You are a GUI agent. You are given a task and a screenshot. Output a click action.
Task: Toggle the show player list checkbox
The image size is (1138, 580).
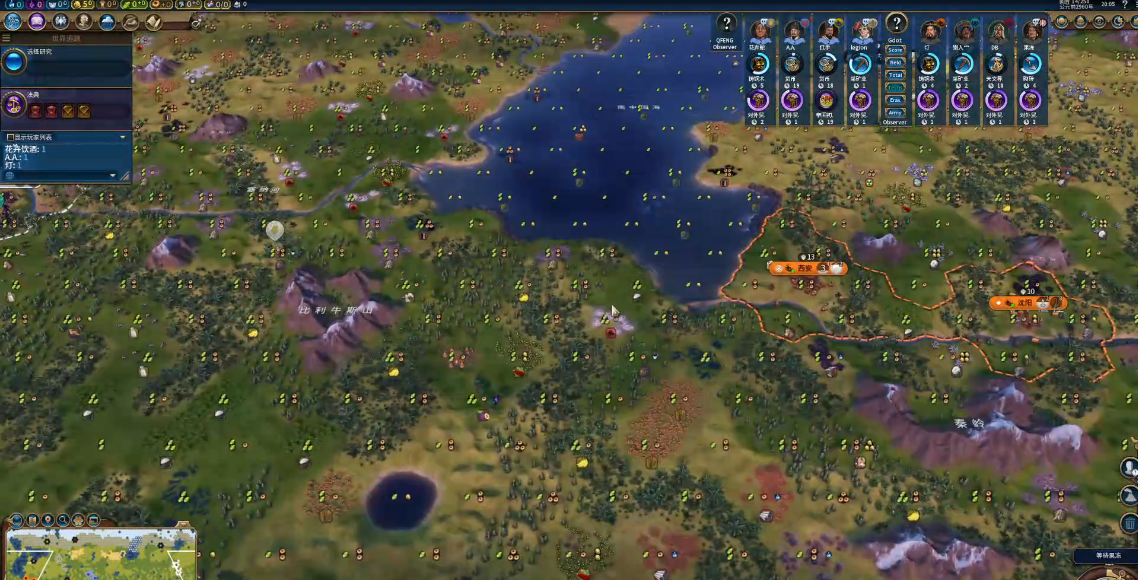[x=10, y=137]
